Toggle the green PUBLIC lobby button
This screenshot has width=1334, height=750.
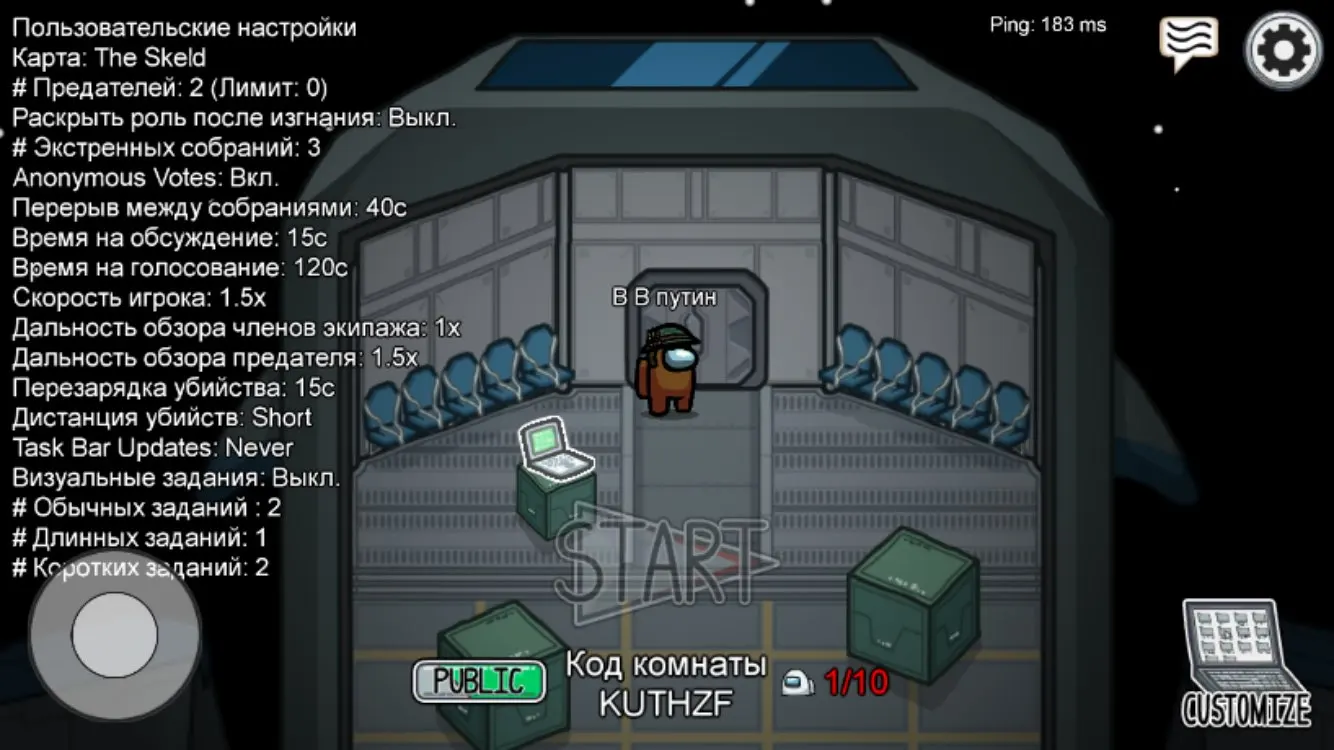tap(479, 681)
